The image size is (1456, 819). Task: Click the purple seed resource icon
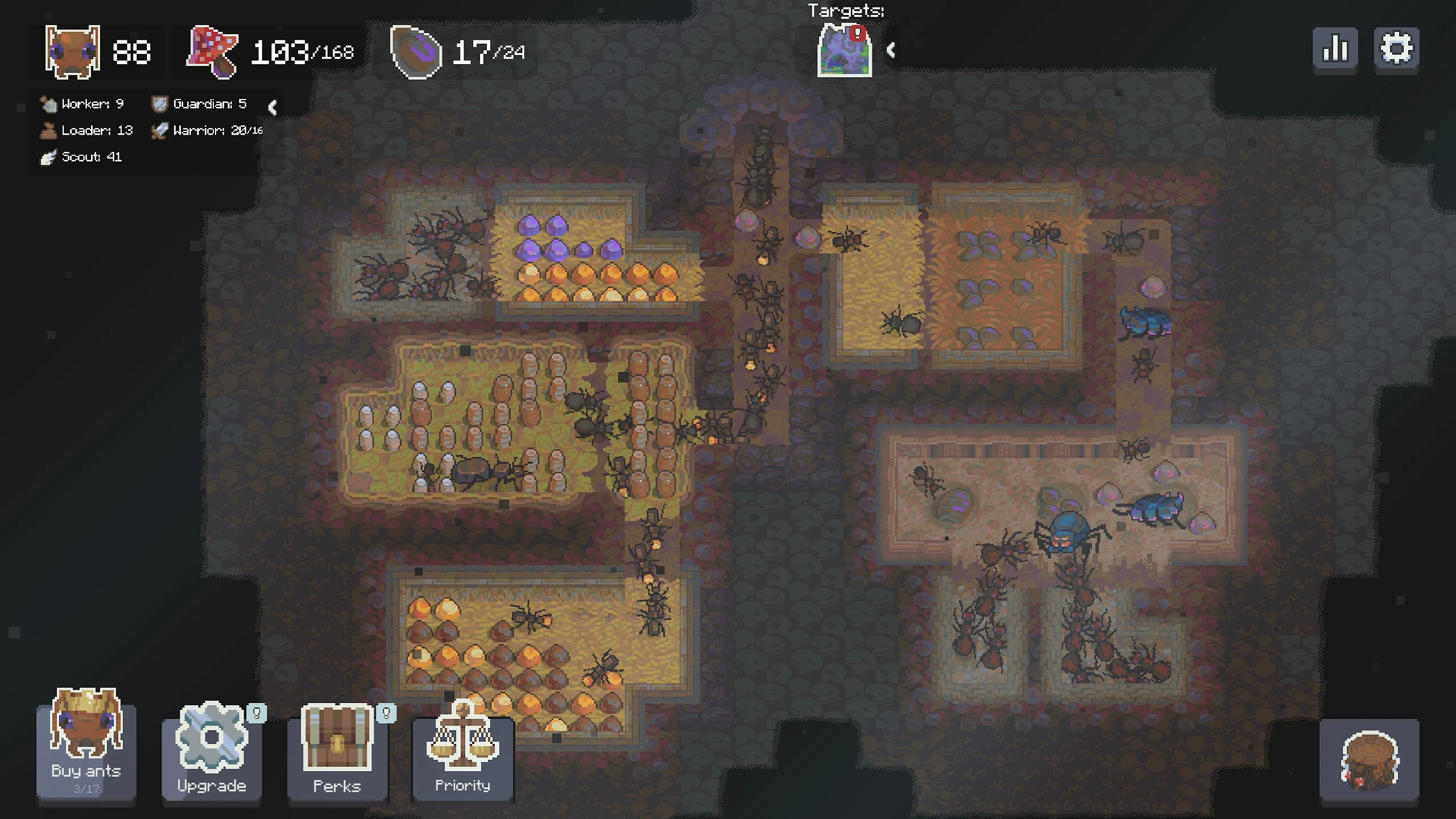(x=416, y=52)
